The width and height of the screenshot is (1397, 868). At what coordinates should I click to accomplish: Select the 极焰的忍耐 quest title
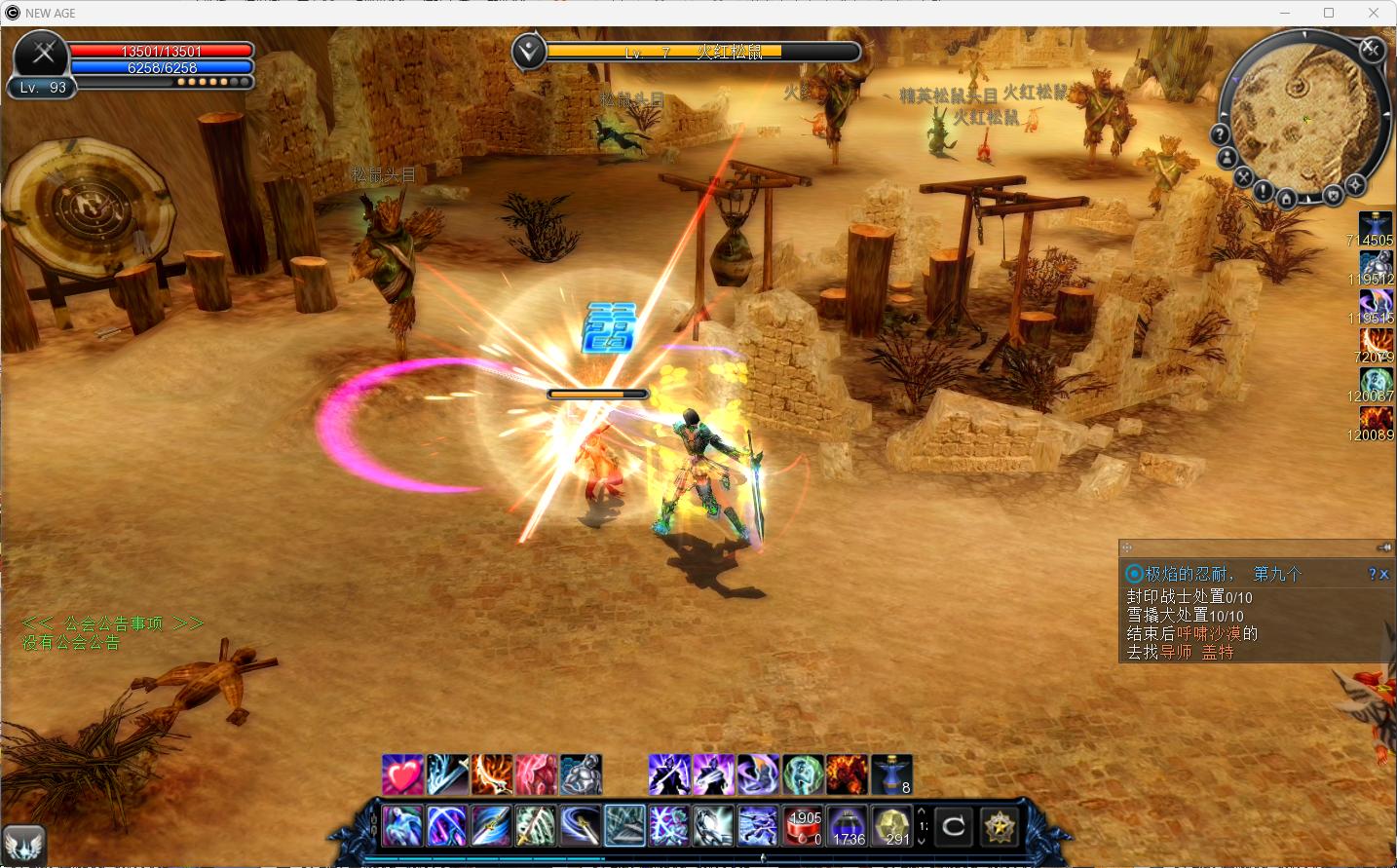pyautogui.click(x=1189, y=574)
